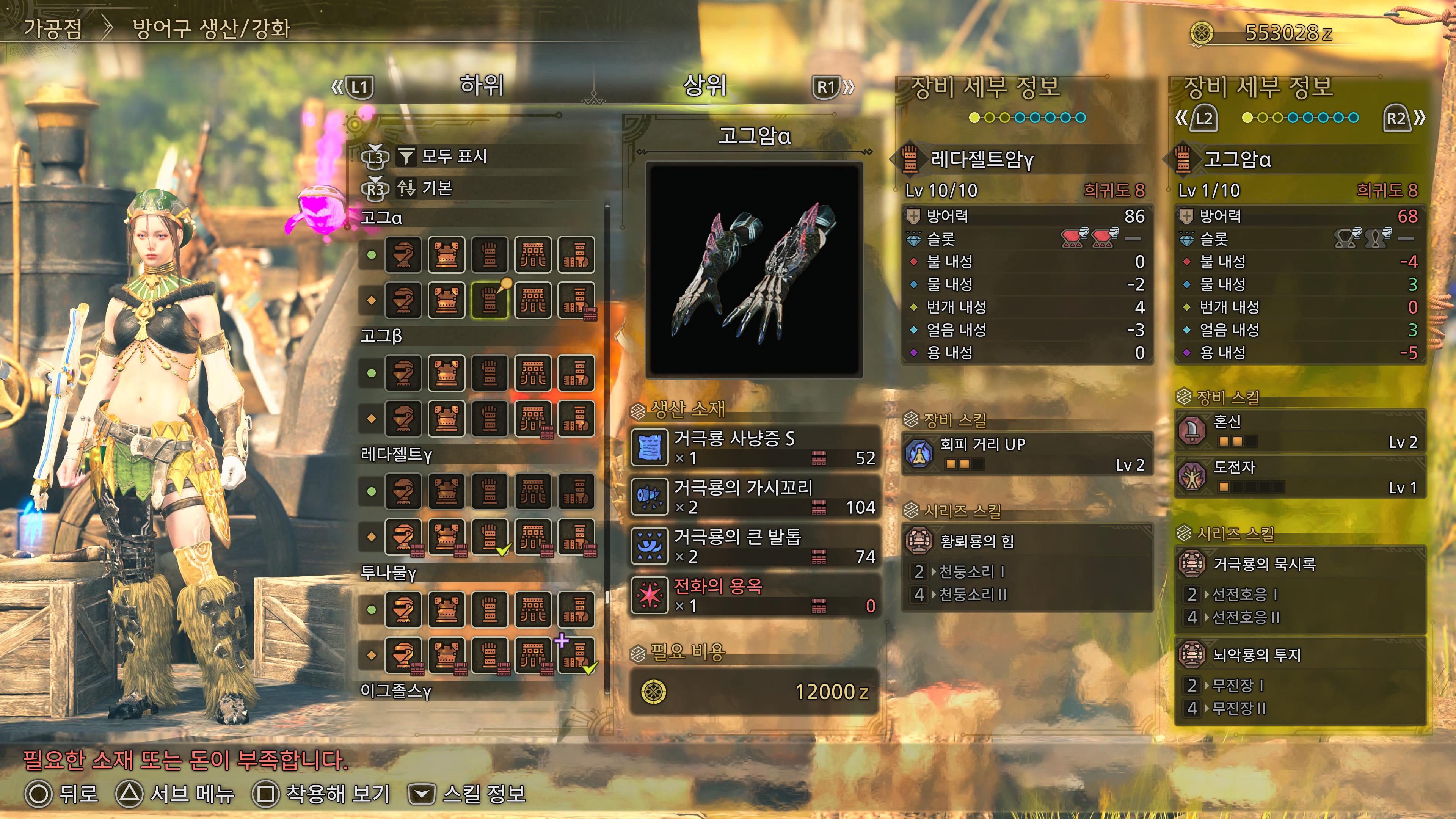Change the 기본 sort order
Viewport: 1456px width, 819px height.
[436, 188]
